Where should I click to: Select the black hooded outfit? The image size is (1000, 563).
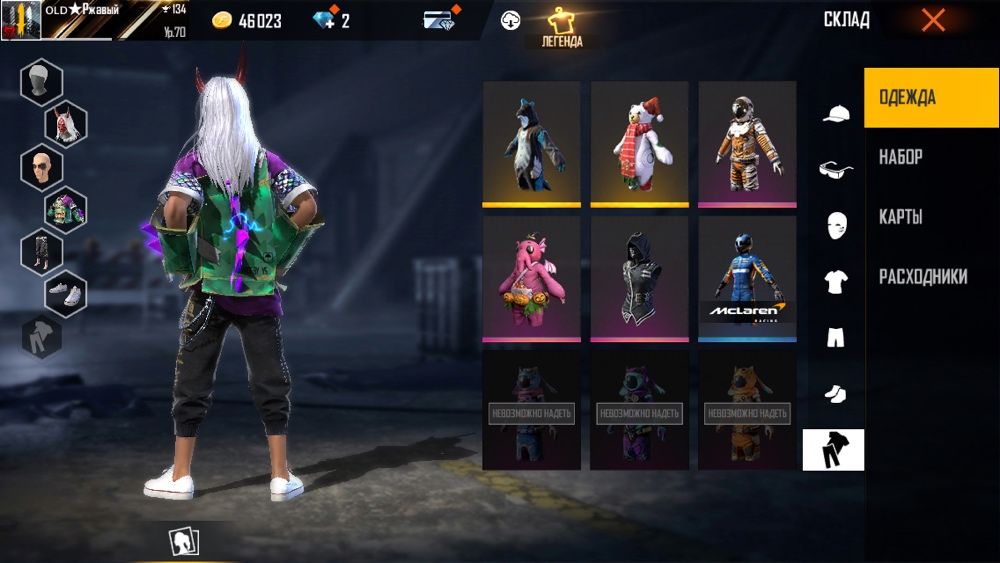[639, 279]
